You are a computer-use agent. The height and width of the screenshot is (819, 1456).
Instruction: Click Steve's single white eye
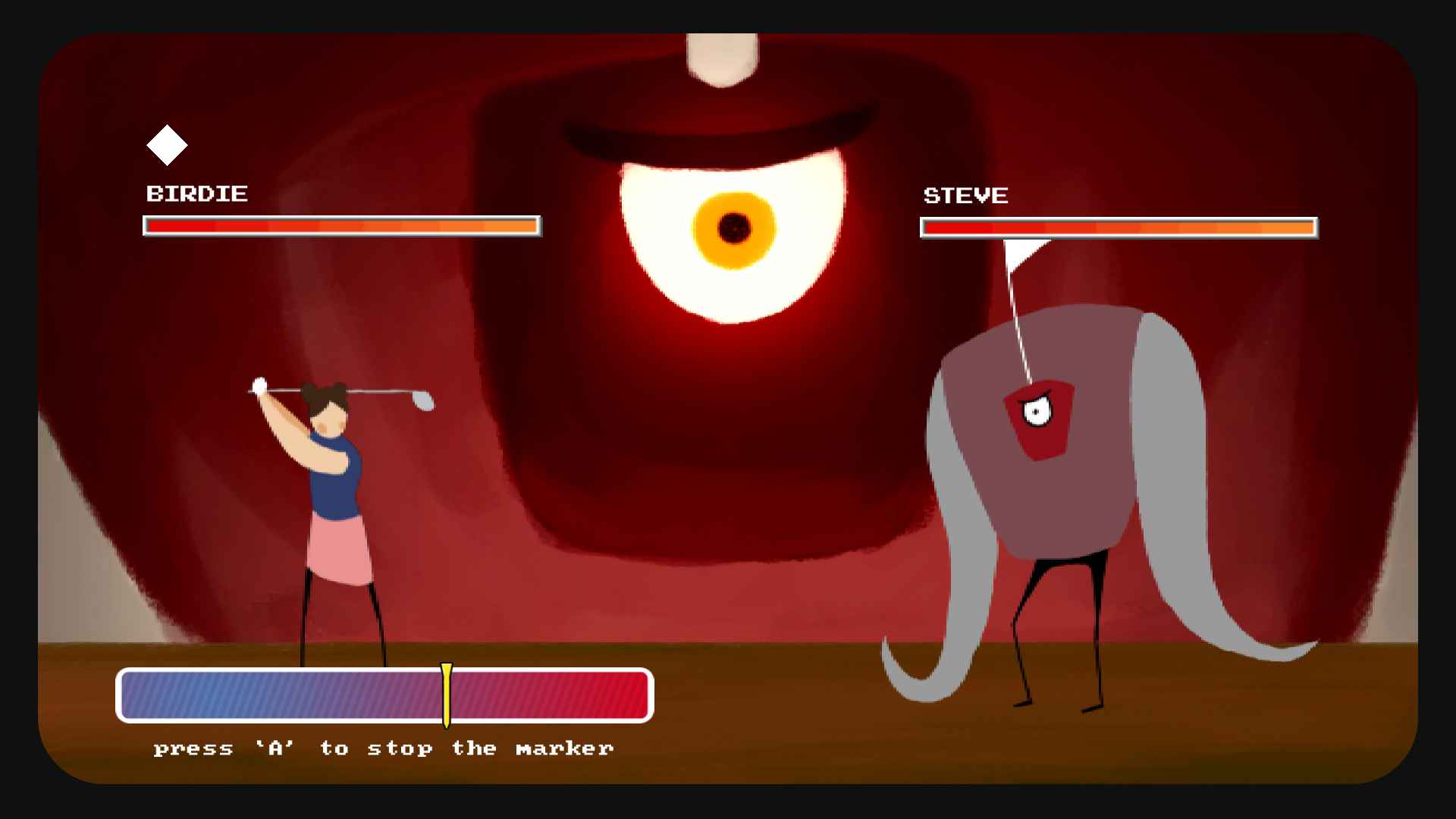[x=1036, y=412]
